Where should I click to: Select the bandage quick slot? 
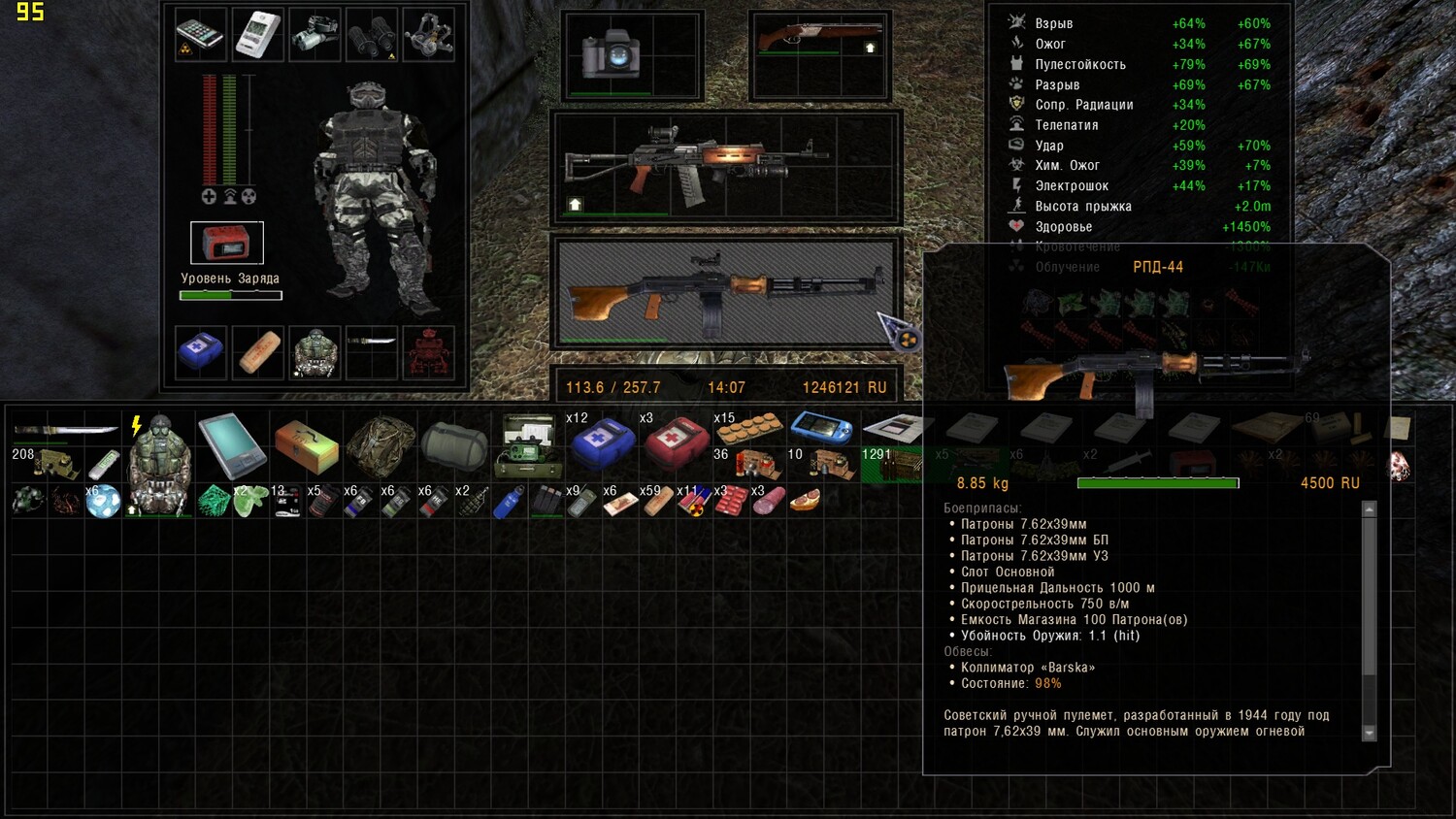pyautogui.click(x=258, y=352)
